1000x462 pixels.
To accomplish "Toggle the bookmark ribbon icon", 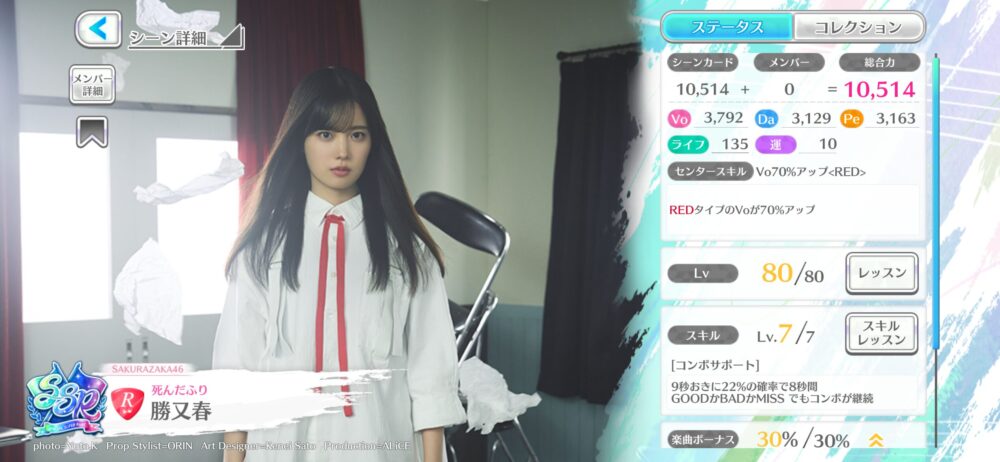I will [92, 132].
